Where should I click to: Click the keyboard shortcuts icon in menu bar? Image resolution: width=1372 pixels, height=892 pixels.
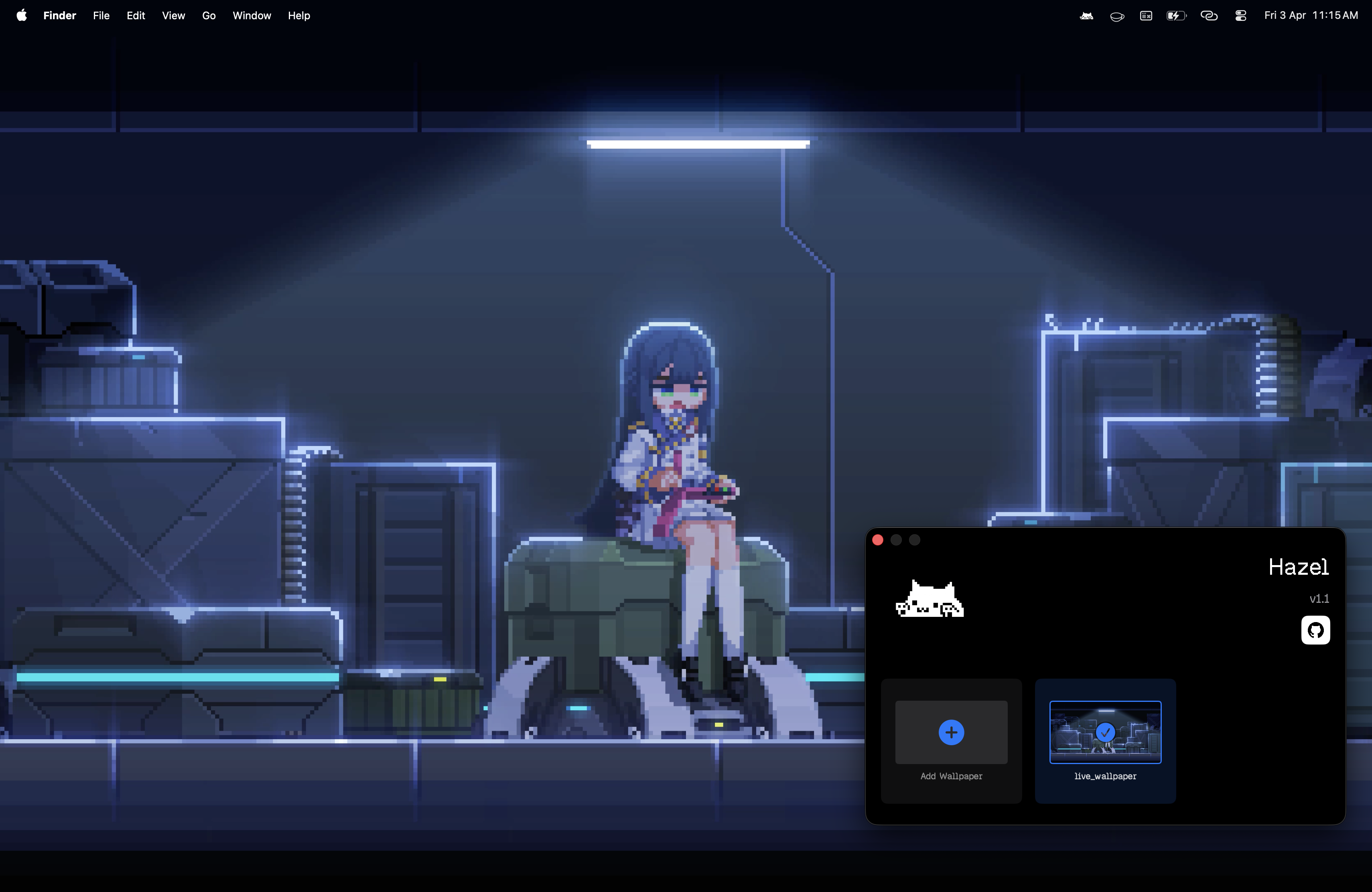1146,16
